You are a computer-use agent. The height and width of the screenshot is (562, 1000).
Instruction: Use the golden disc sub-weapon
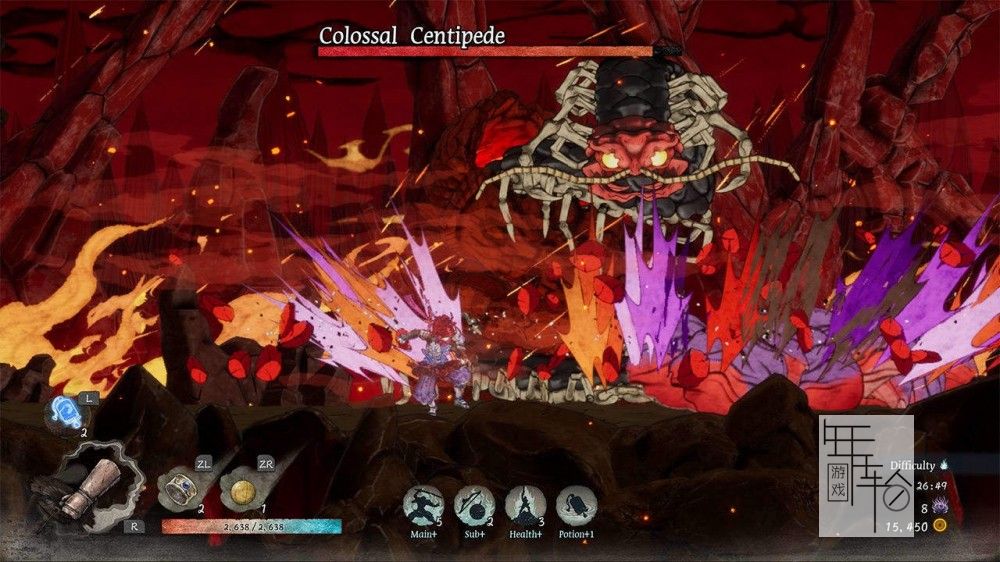[240, 491]
